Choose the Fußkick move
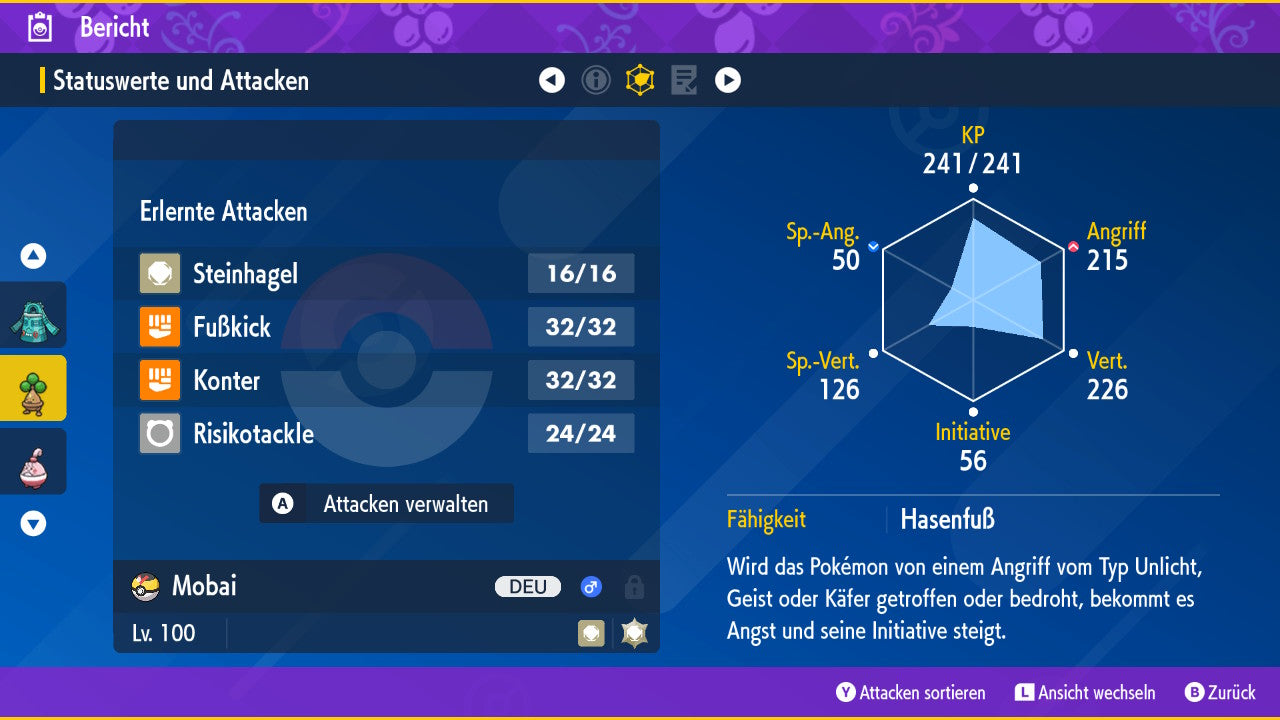The height and width of the screenshot is (720, 1280). pyautogui.click(x=386, y=327)
